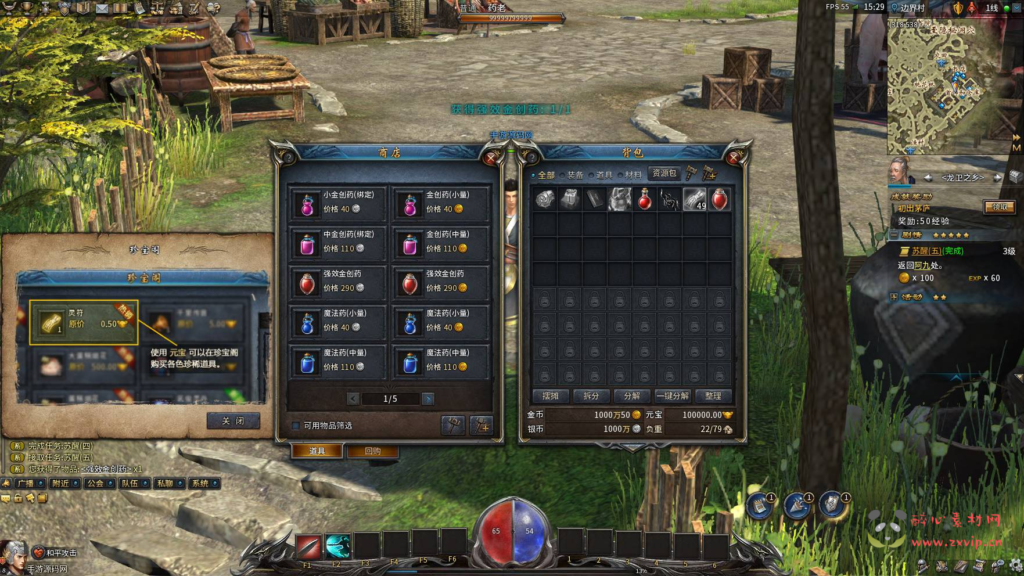Screen dimensions: 1024x576
Task: Close the 背包 backpack window
Action: [739, 157]
